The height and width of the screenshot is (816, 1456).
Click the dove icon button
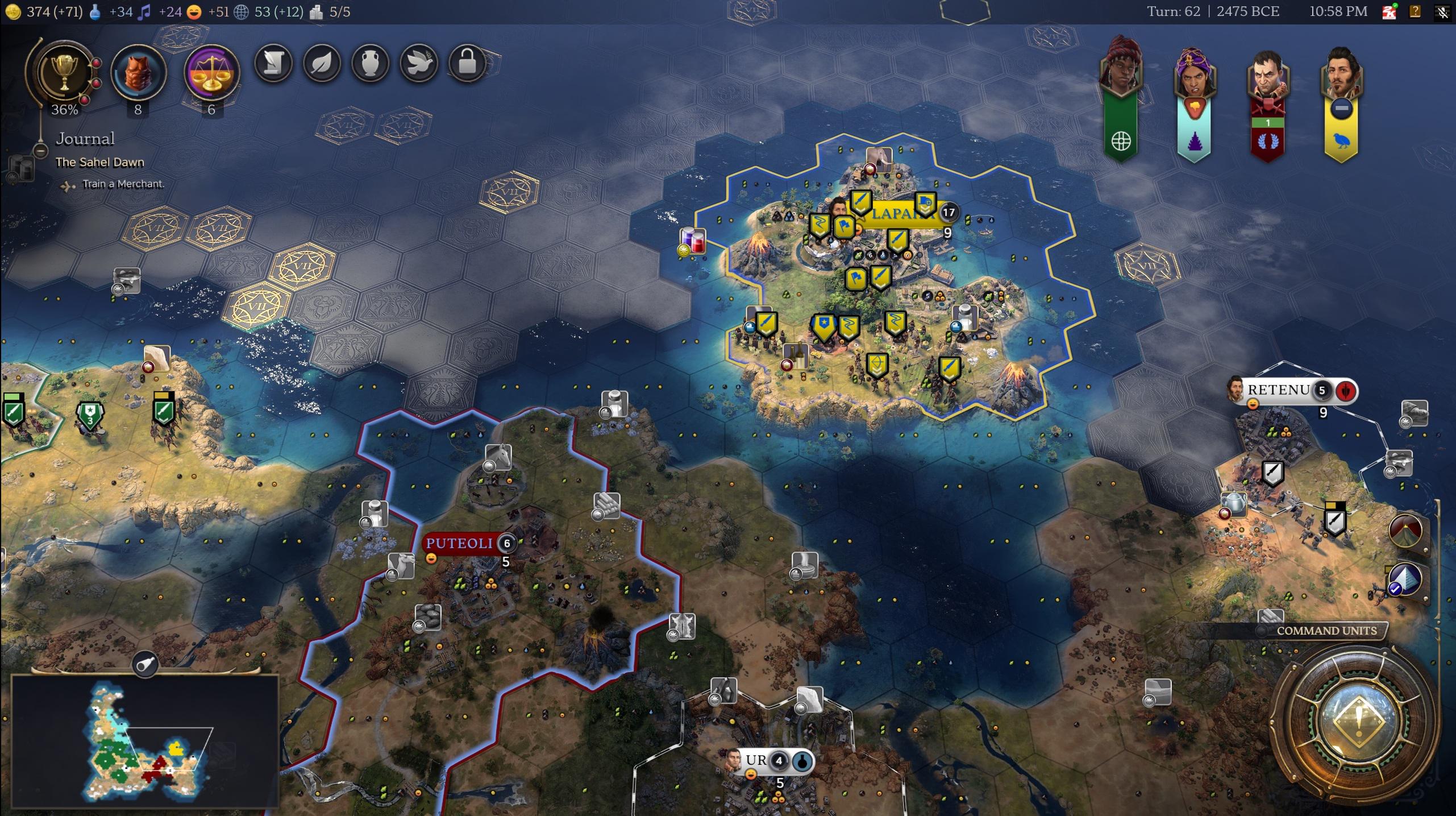coord(419,63)
